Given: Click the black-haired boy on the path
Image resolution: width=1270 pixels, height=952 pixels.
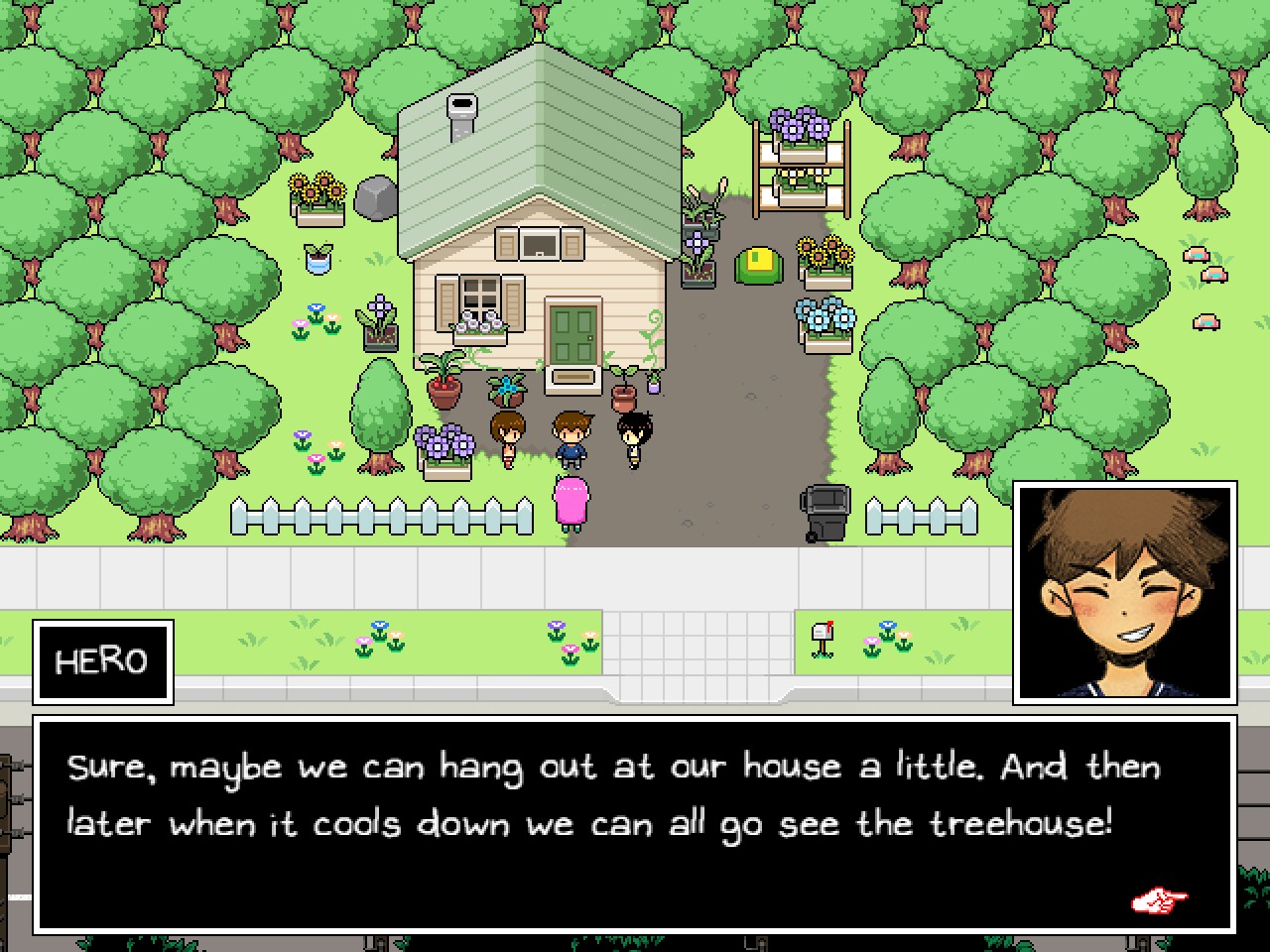Looking at the screenshot, I should tap(635, 436).
